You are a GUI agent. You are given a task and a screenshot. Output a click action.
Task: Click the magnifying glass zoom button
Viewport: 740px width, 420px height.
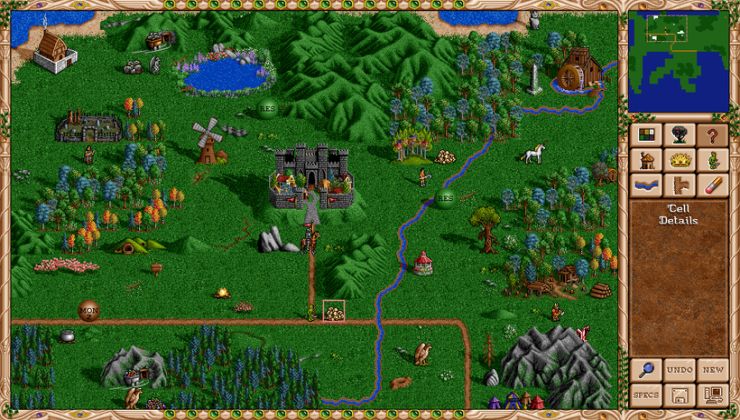(x=647, y=370)
